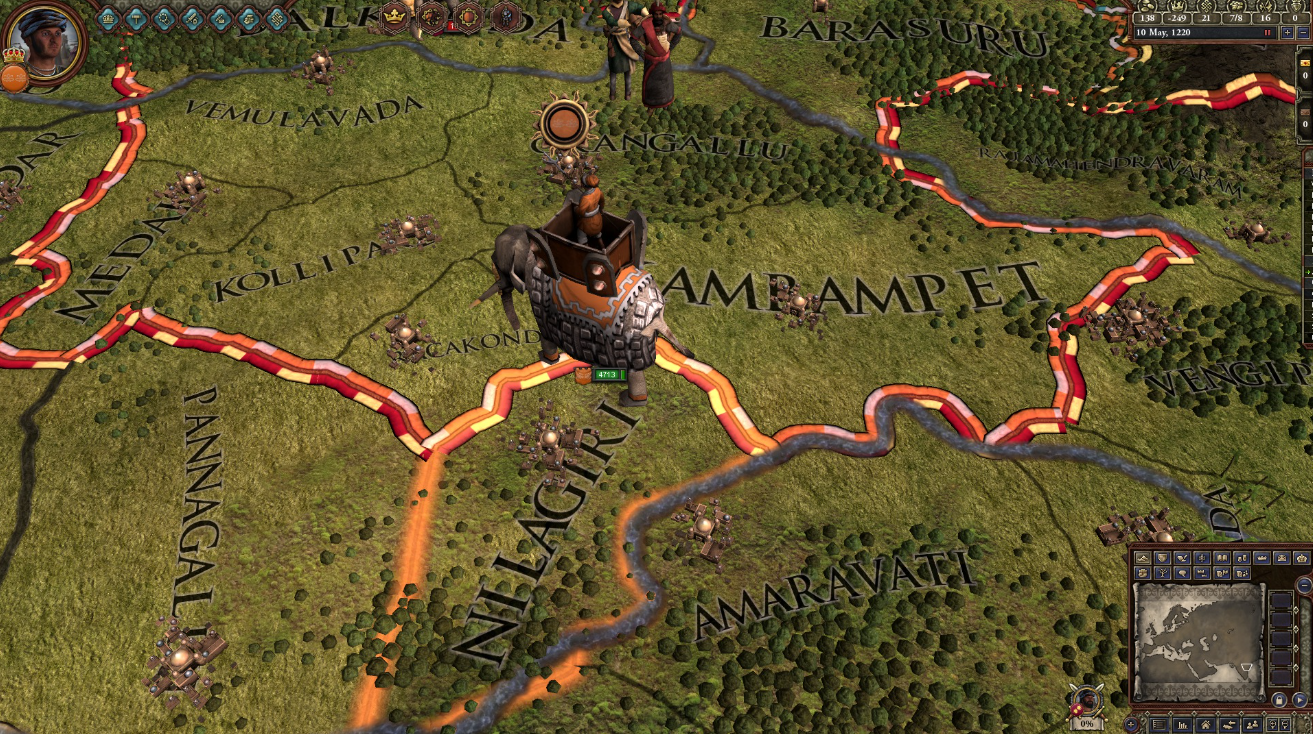Decrease game speed with the minus button
The image size is (1313, 734).
pos(1303,33)
